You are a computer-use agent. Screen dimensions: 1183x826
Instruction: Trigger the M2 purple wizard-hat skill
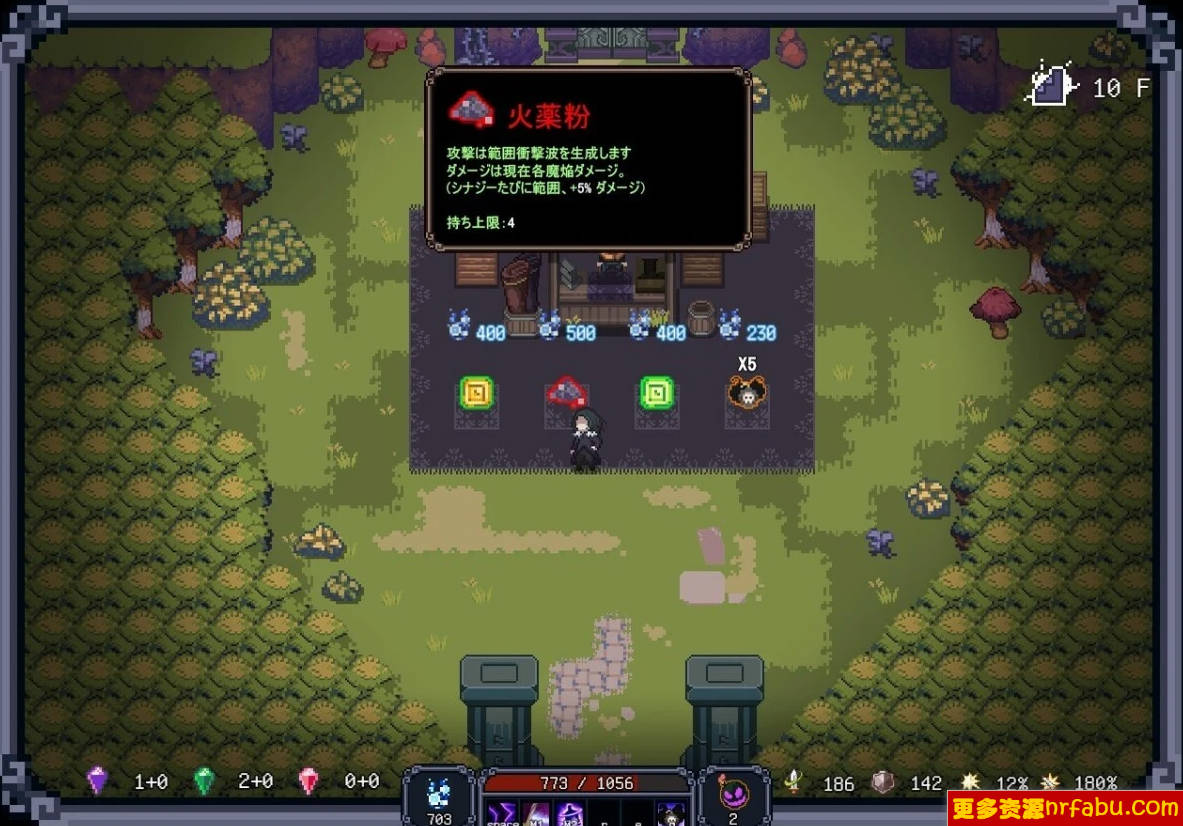(x=571, y=814)
